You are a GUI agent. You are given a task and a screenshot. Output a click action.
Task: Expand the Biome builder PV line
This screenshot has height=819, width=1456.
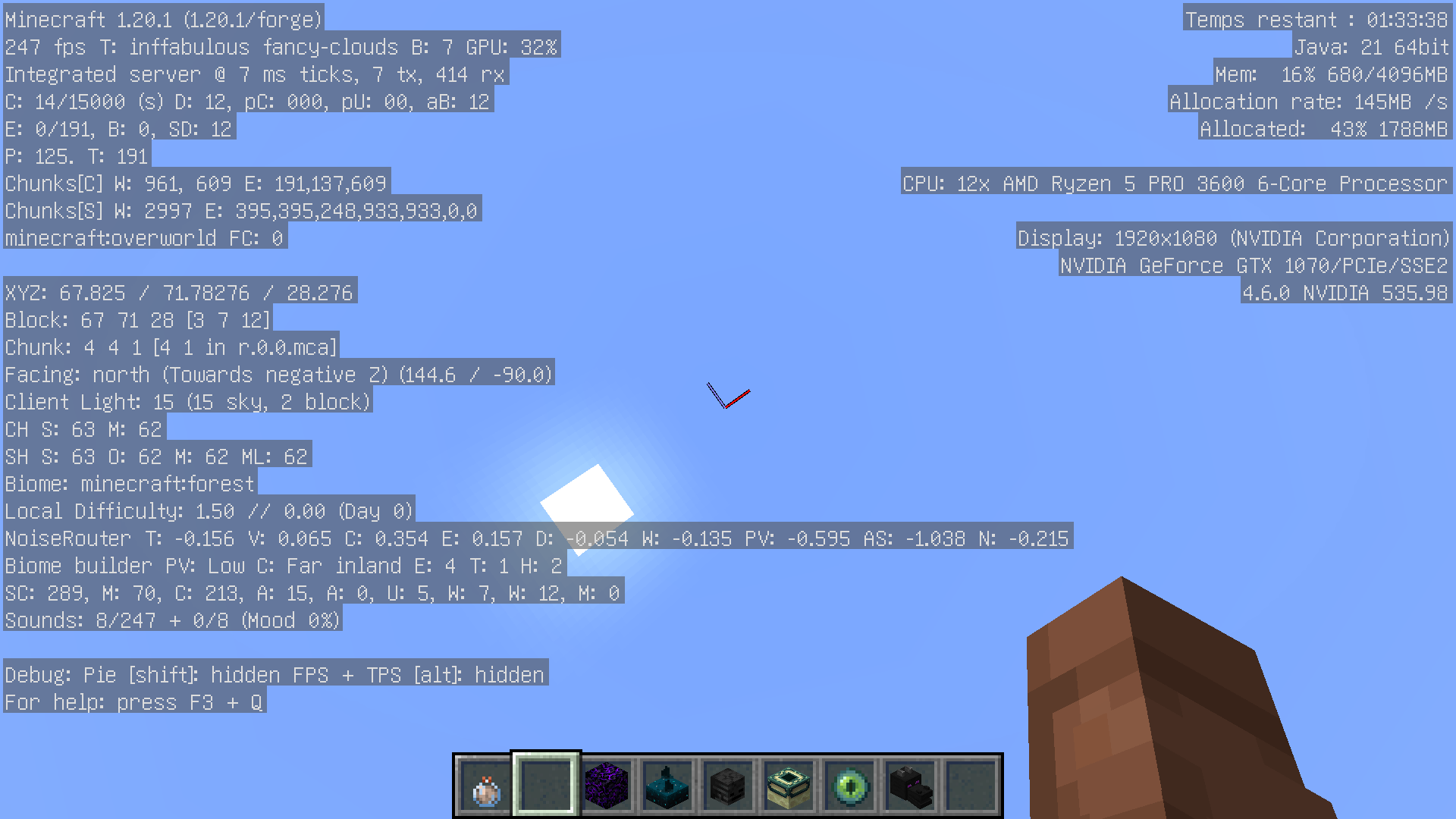point(281,565)
